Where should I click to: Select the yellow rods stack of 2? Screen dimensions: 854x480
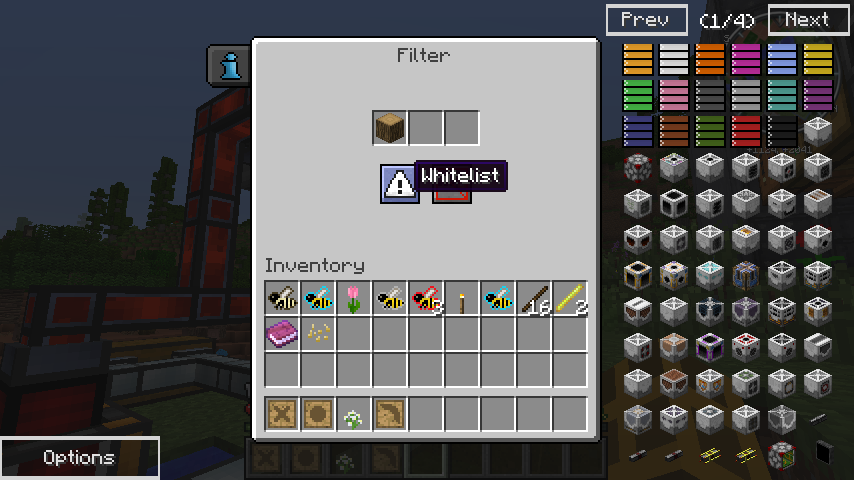click(570, 298)
